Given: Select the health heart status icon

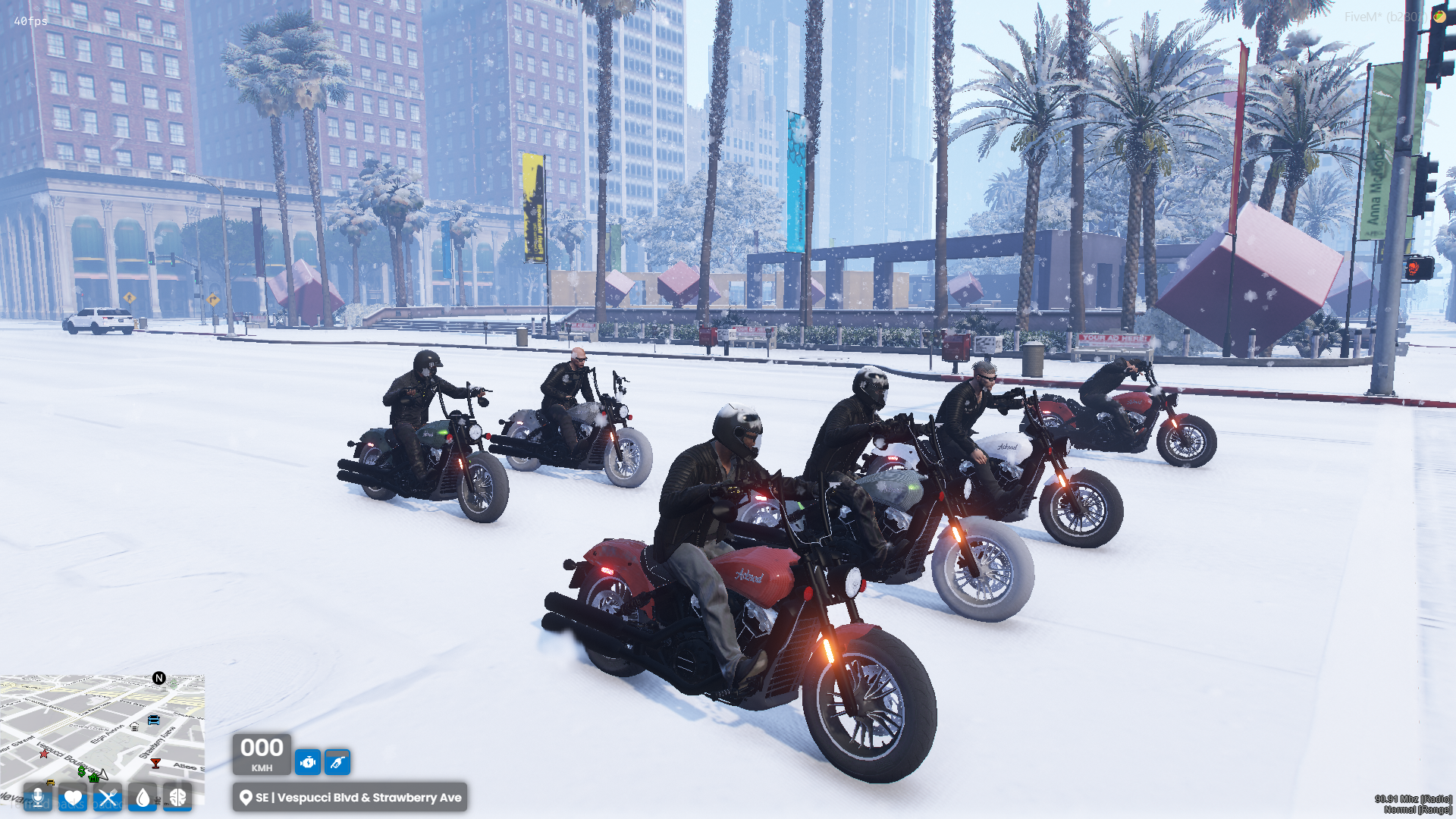Looking at the screenshot, I should tap(73, 799).
